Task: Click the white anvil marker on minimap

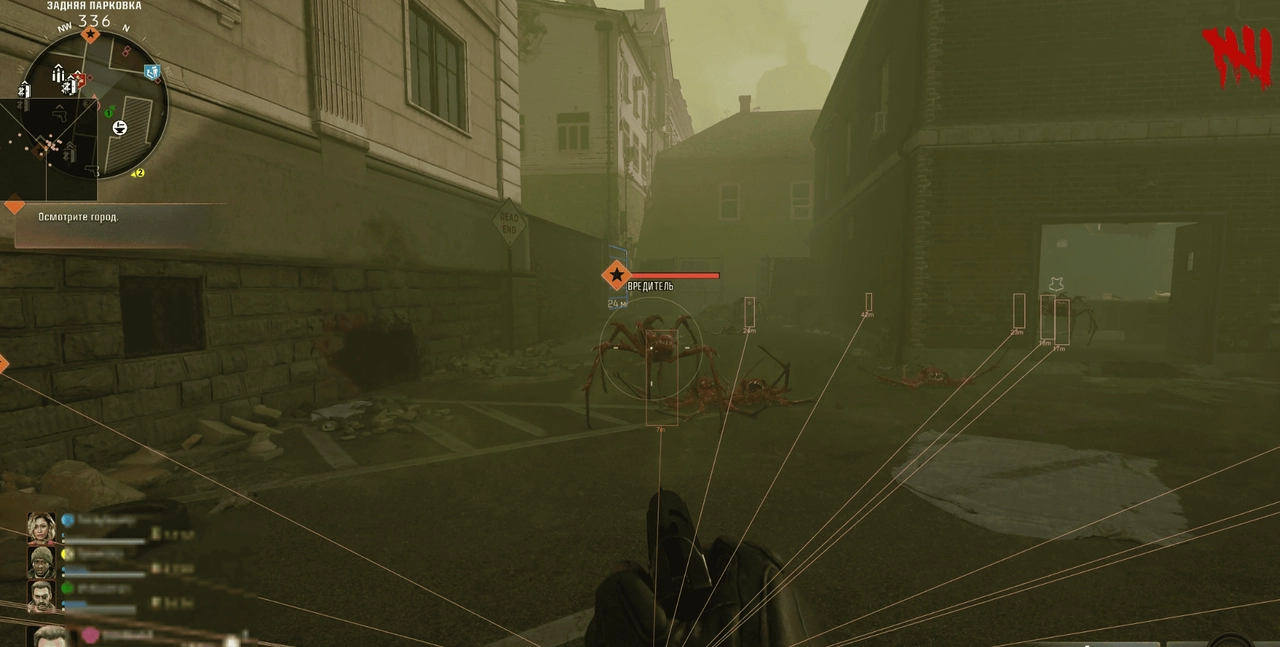Action: [120, 127]
